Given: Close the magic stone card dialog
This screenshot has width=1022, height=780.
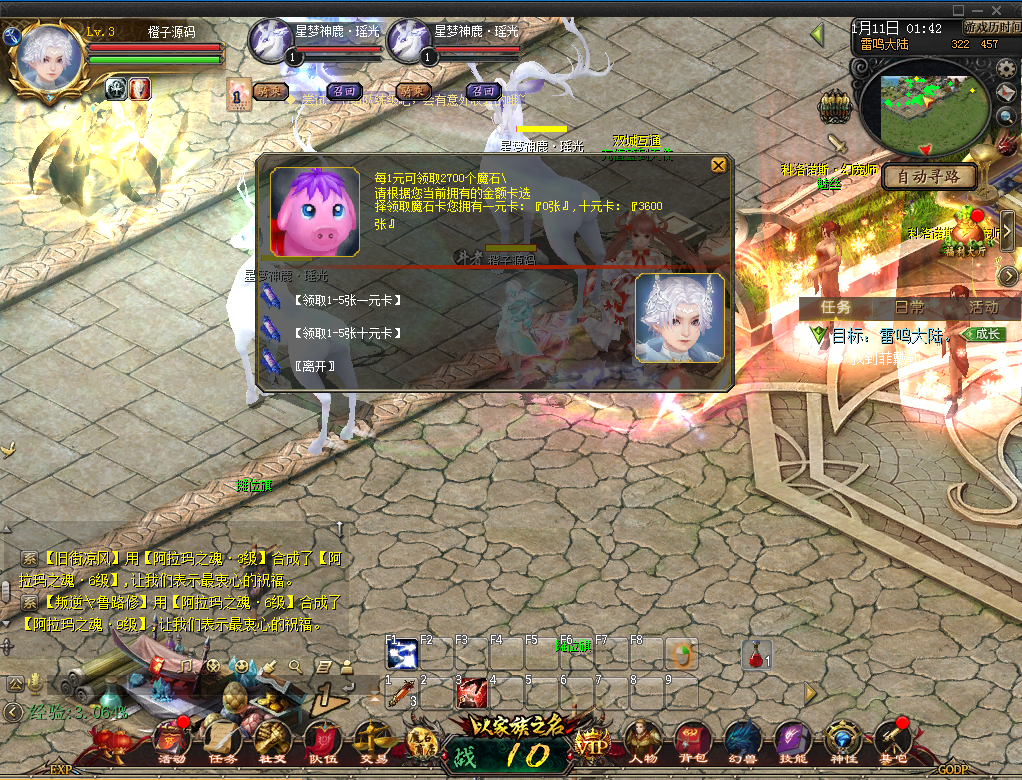Looking at the screenshot, I should pyautogui.click(x=718, y=166).
